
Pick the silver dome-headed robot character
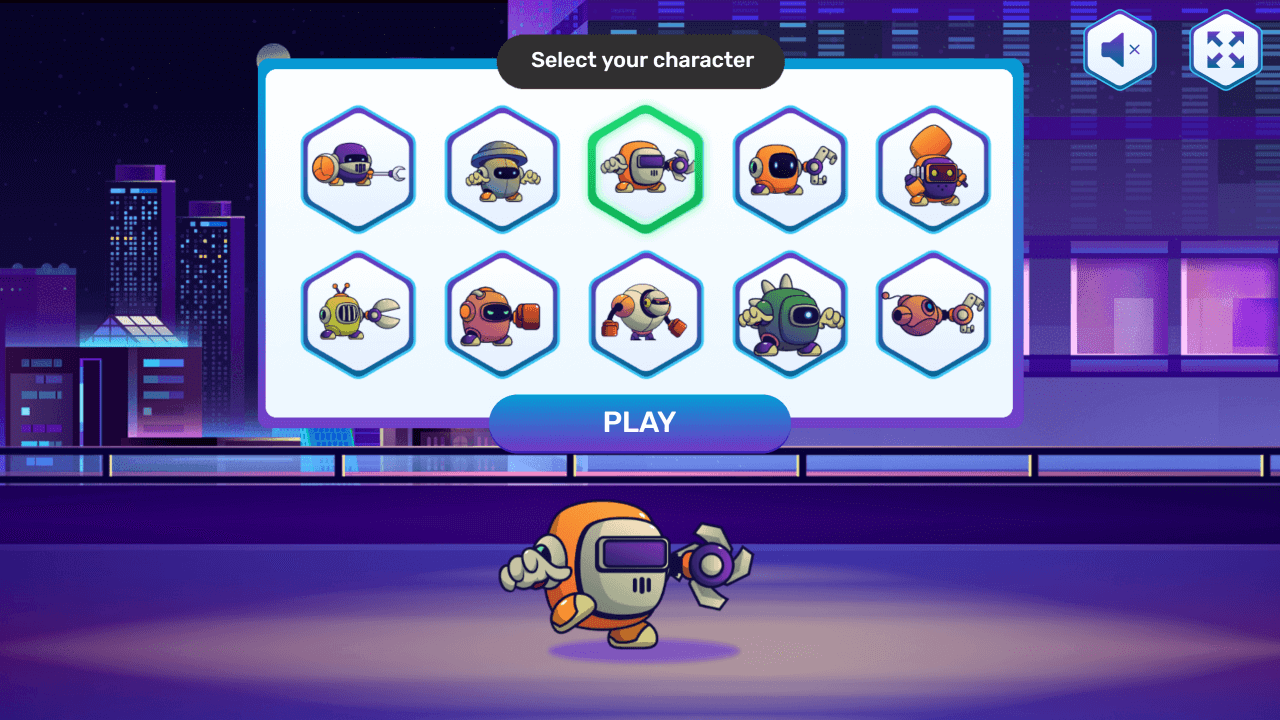pyautogui.click(x=502, y=168)
